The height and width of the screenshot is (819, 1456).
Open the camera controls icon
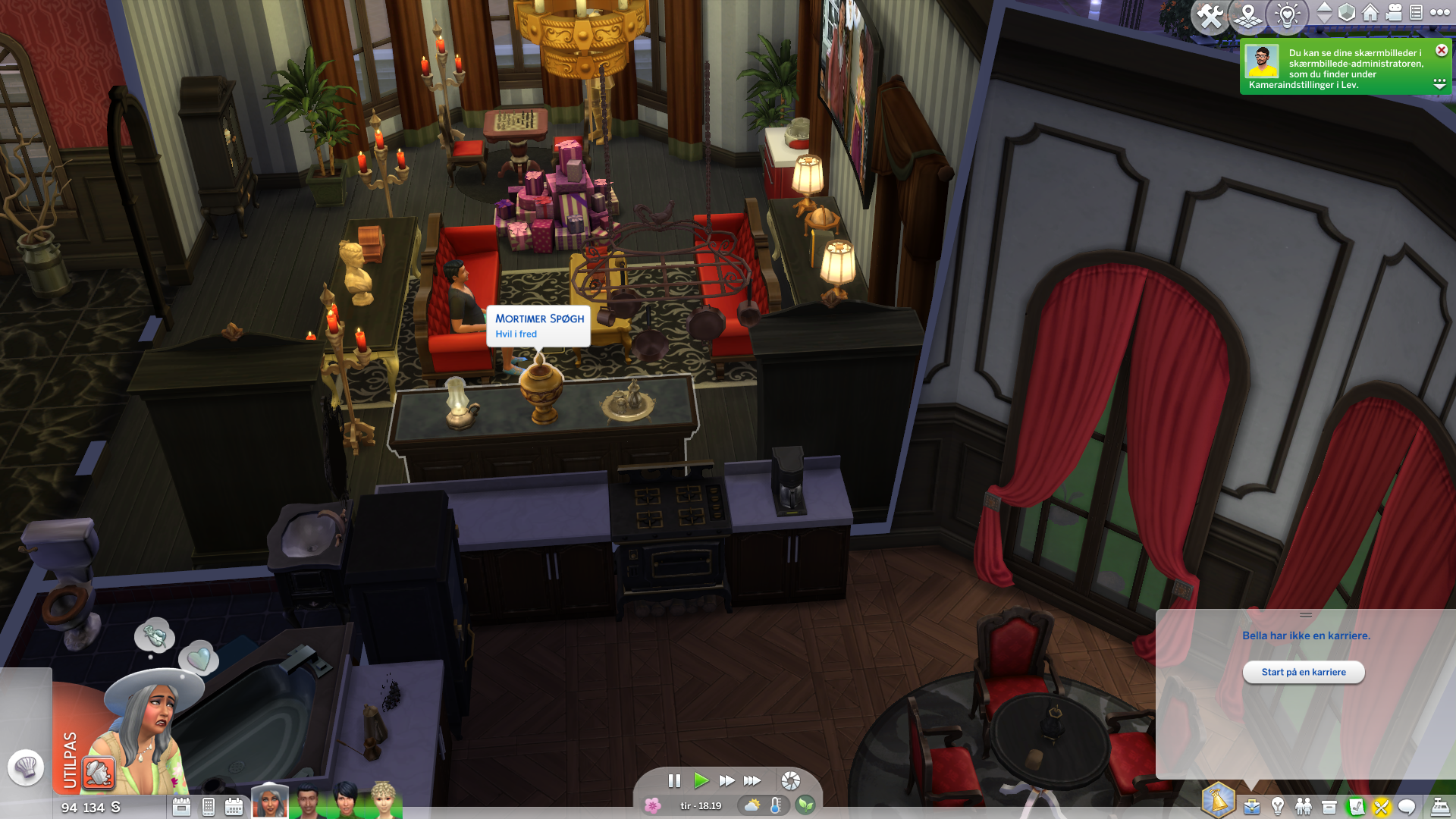[x=1394, y=13]
